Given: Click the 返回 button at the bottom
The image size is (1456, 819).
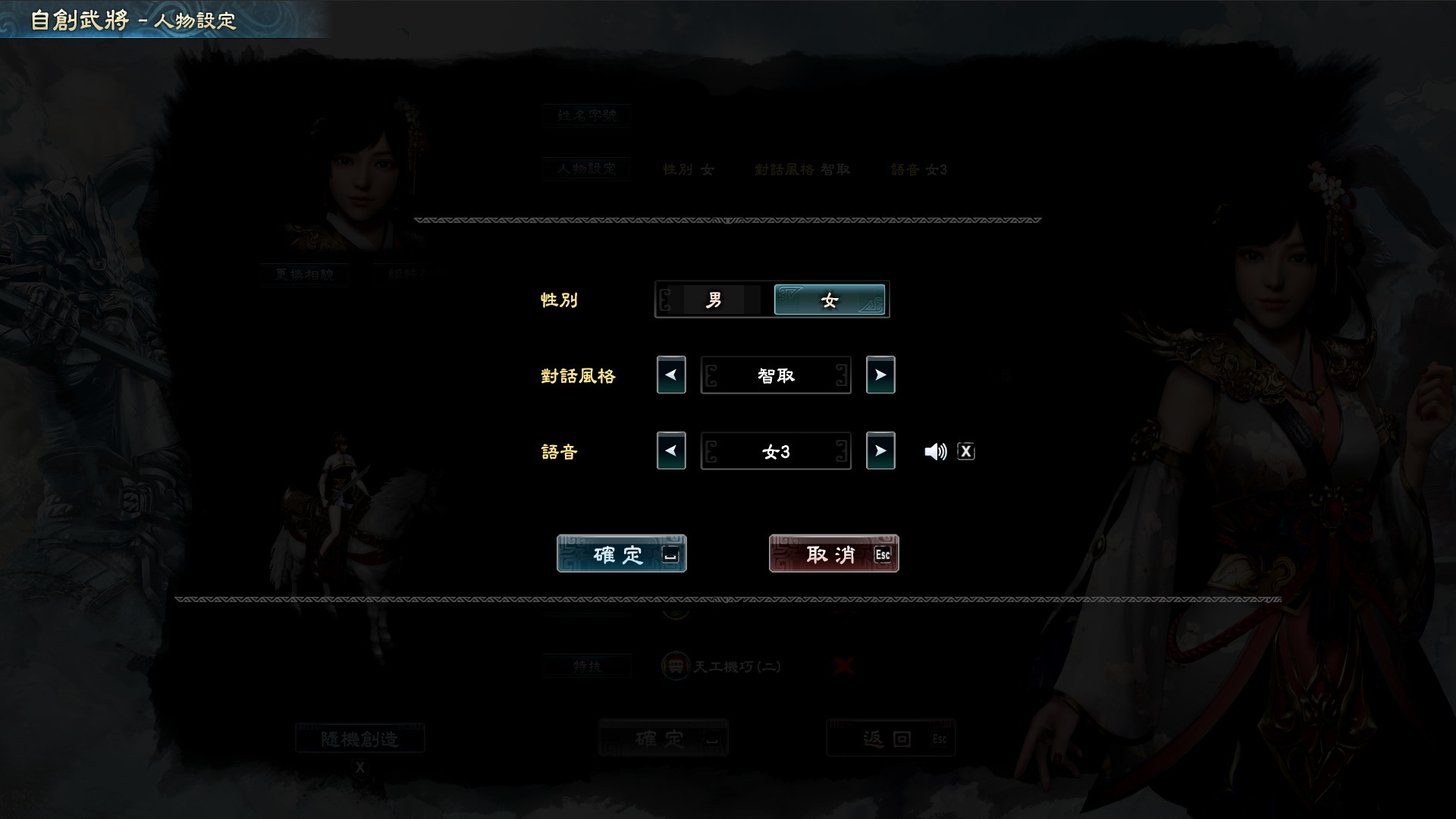Looking at the screenshot, I should point(890,737).
